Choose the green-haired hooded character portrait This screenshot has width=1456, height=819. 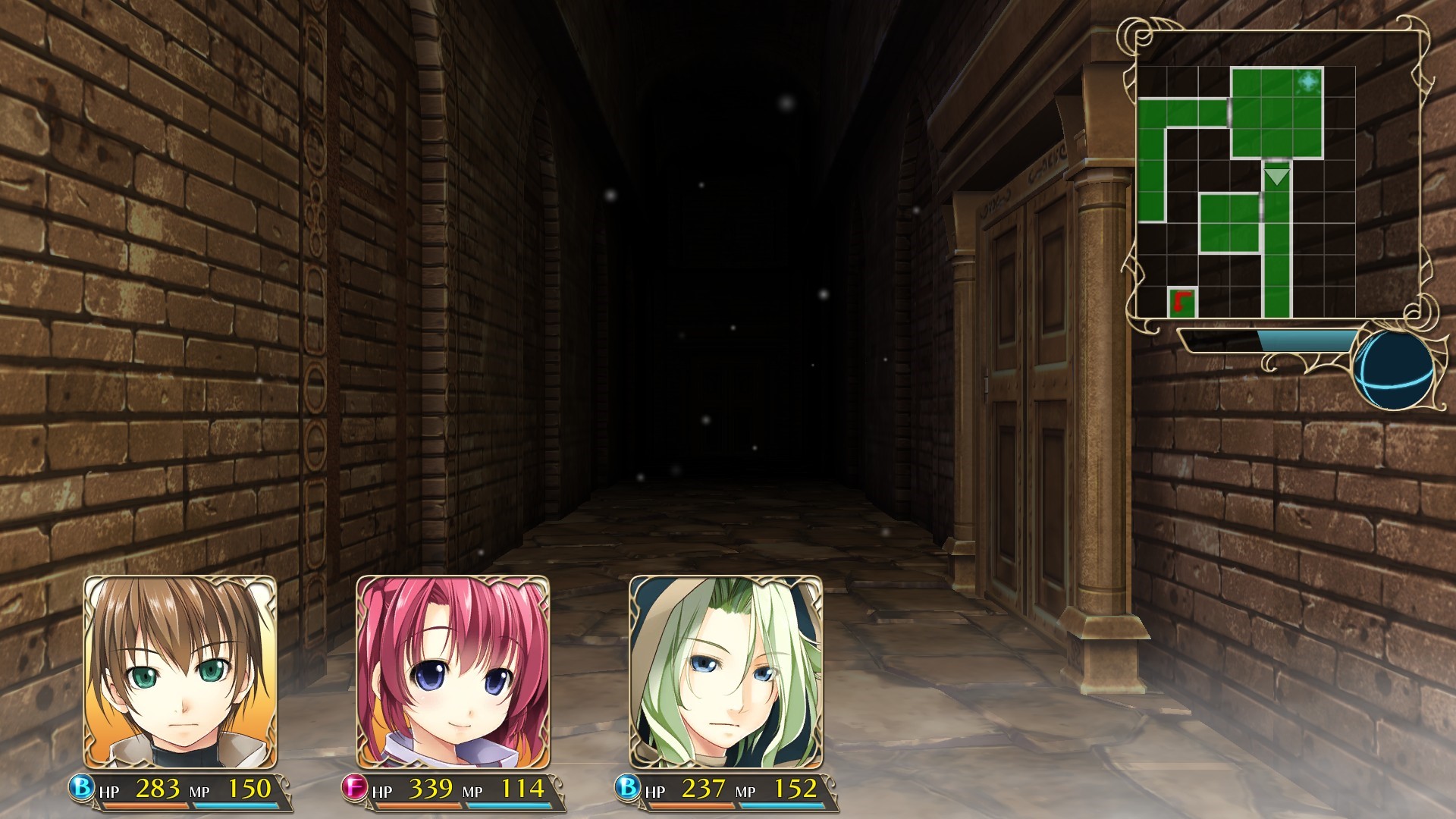click(x=726, y=672)
